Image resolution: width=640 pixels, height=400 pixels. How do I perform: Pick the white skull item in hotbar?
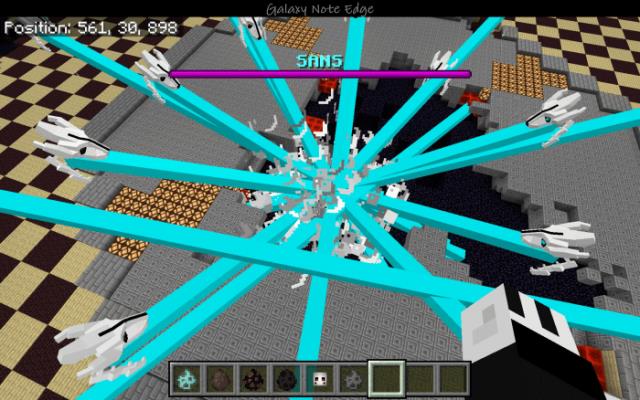coord(320,378)
